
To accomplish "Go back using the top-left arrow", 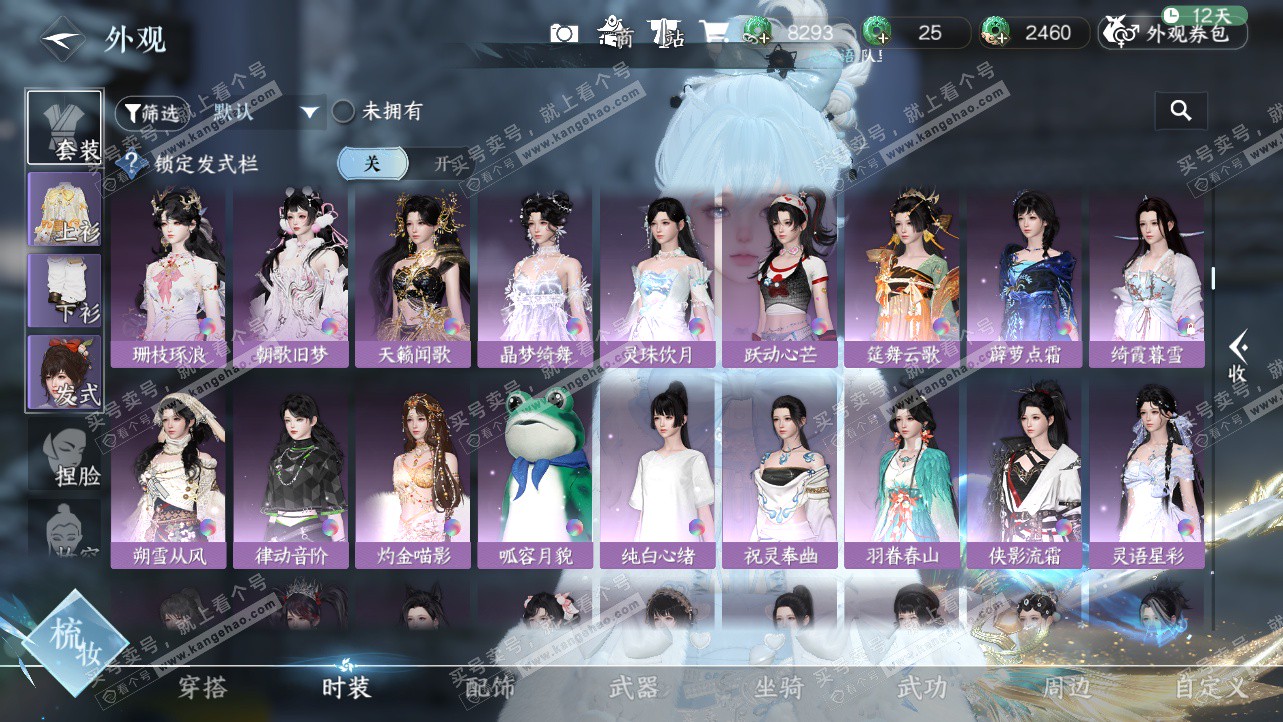I will tap(62, 39).
